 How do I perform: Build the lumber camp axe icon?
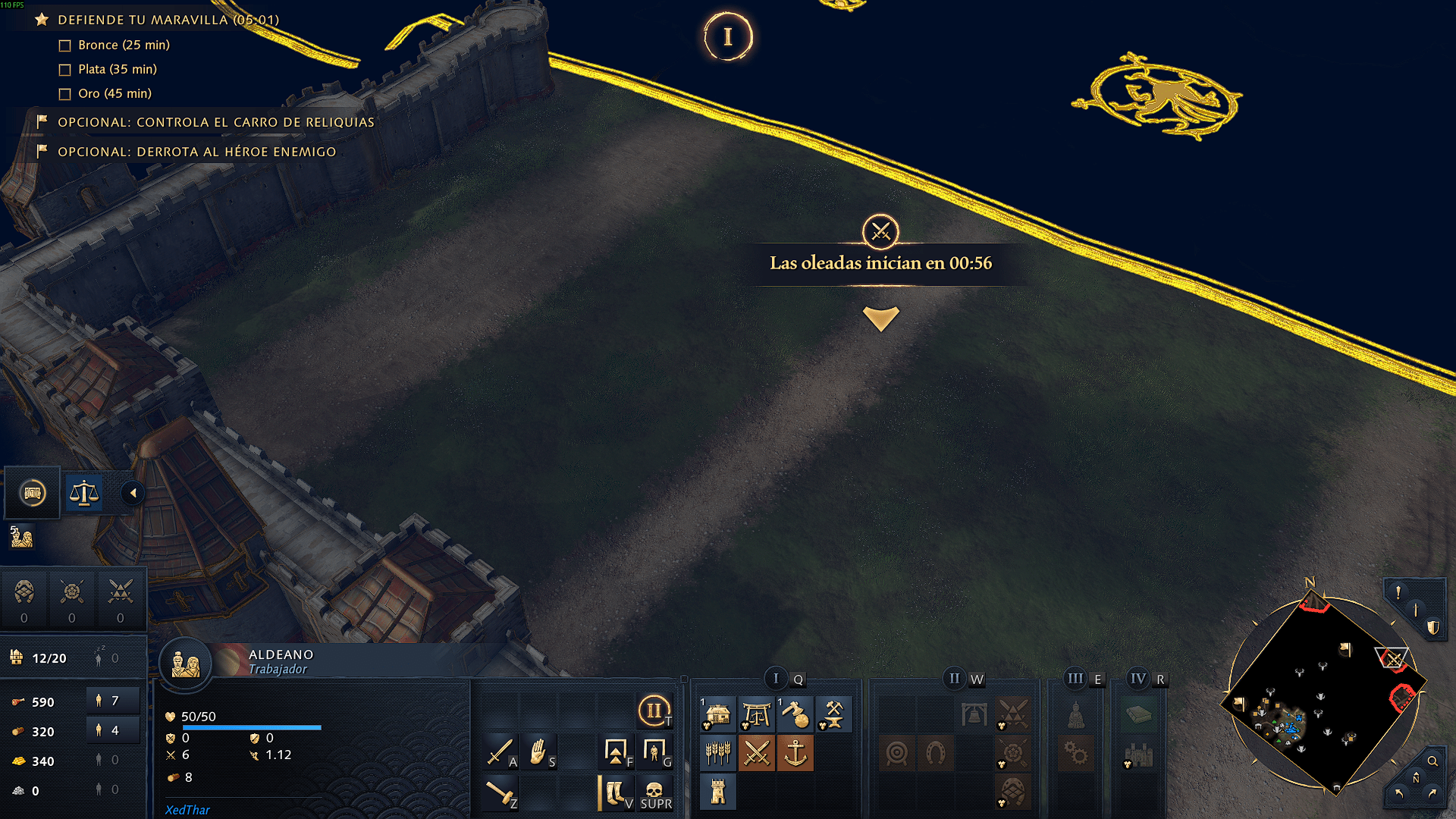[x=795, y=714]
